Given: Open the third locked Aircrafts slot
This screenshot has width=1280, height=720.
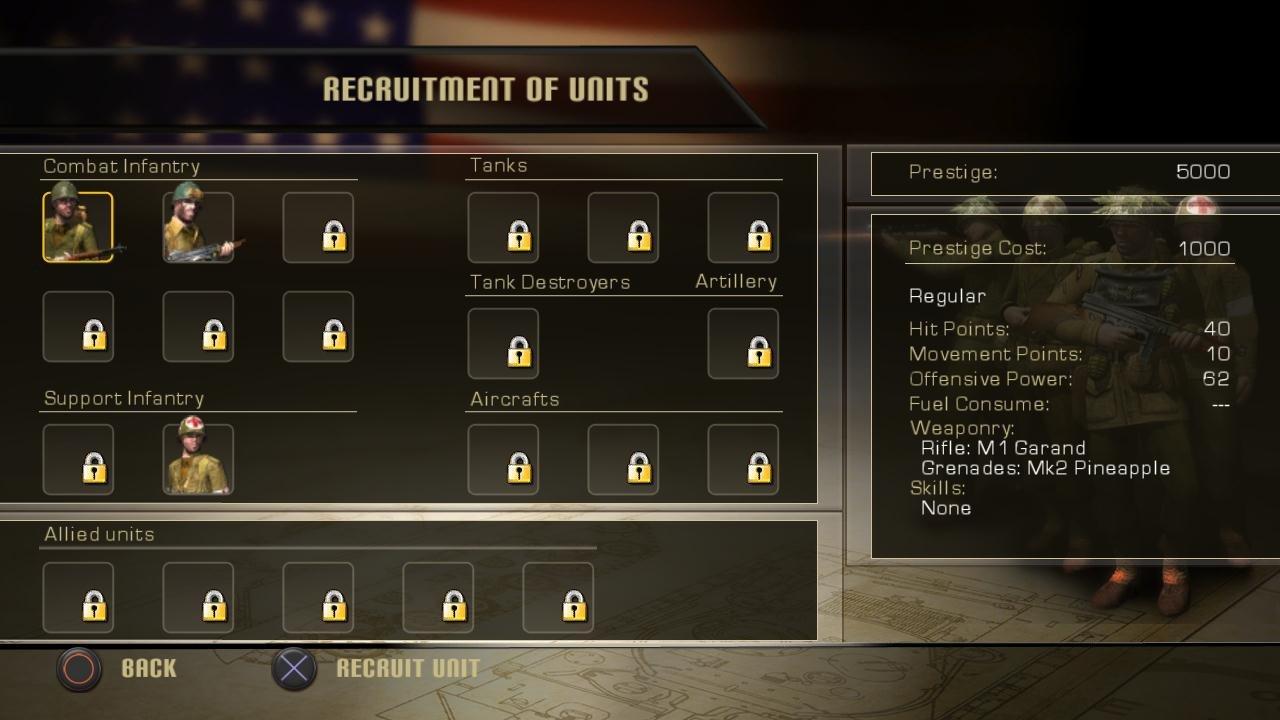Looking at the screenshot, I should 743,460.
